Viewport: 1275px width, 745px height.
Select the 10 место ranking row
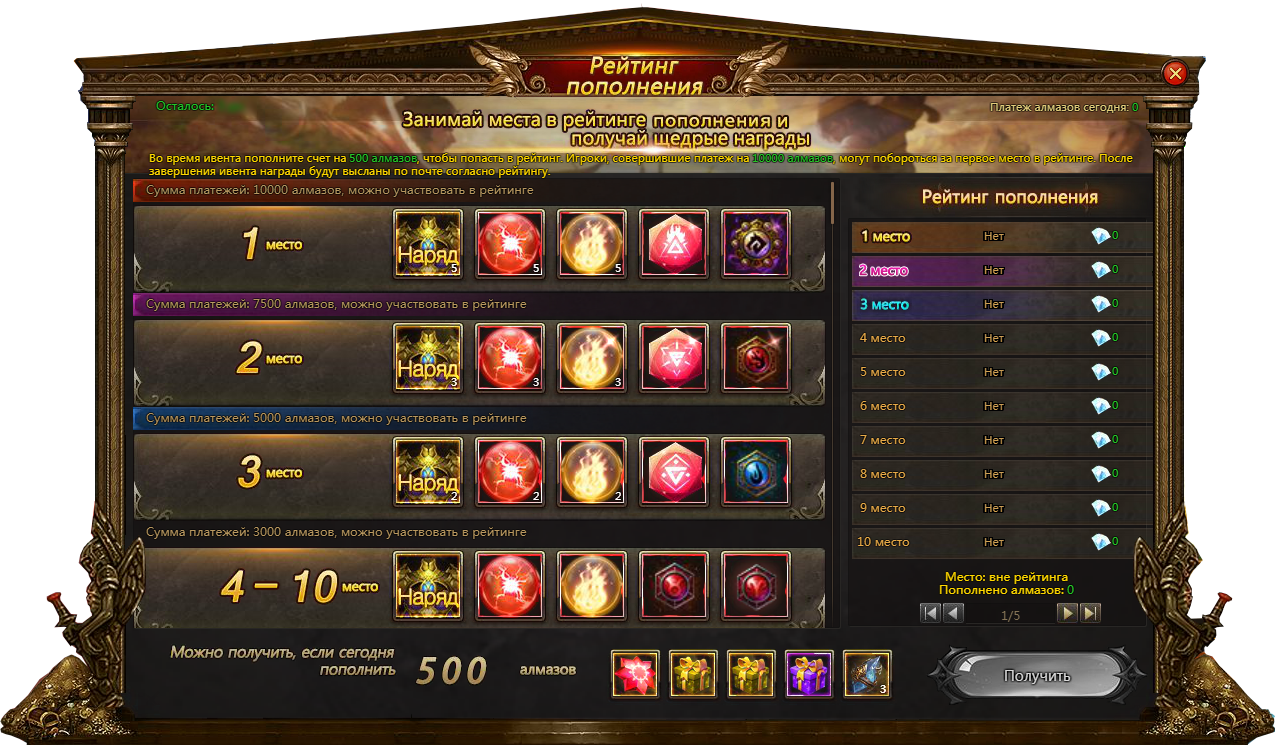[x=1001, y=542]
